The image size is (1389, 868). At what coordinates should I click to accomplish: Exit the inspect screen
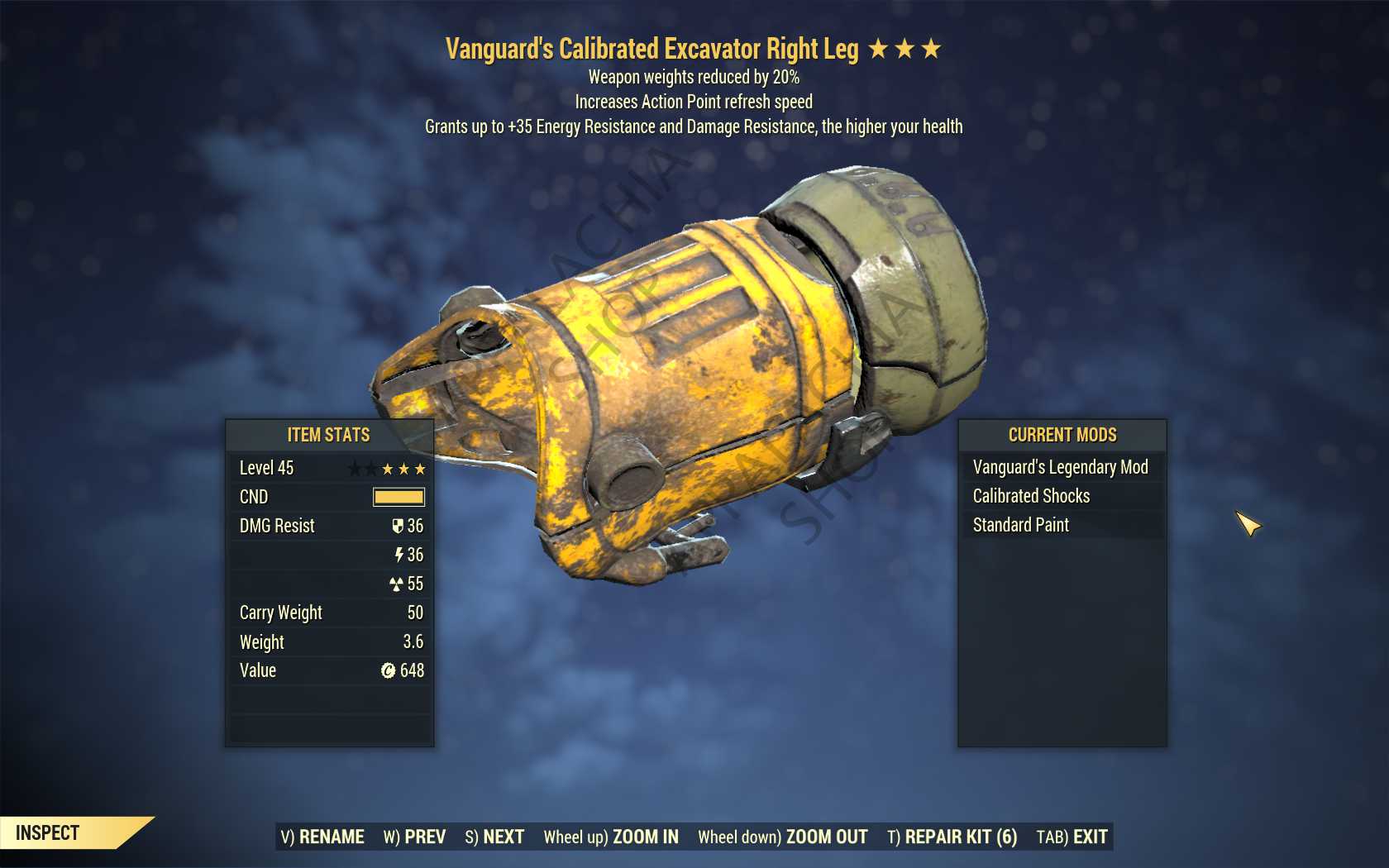(x=1072, y=837)
